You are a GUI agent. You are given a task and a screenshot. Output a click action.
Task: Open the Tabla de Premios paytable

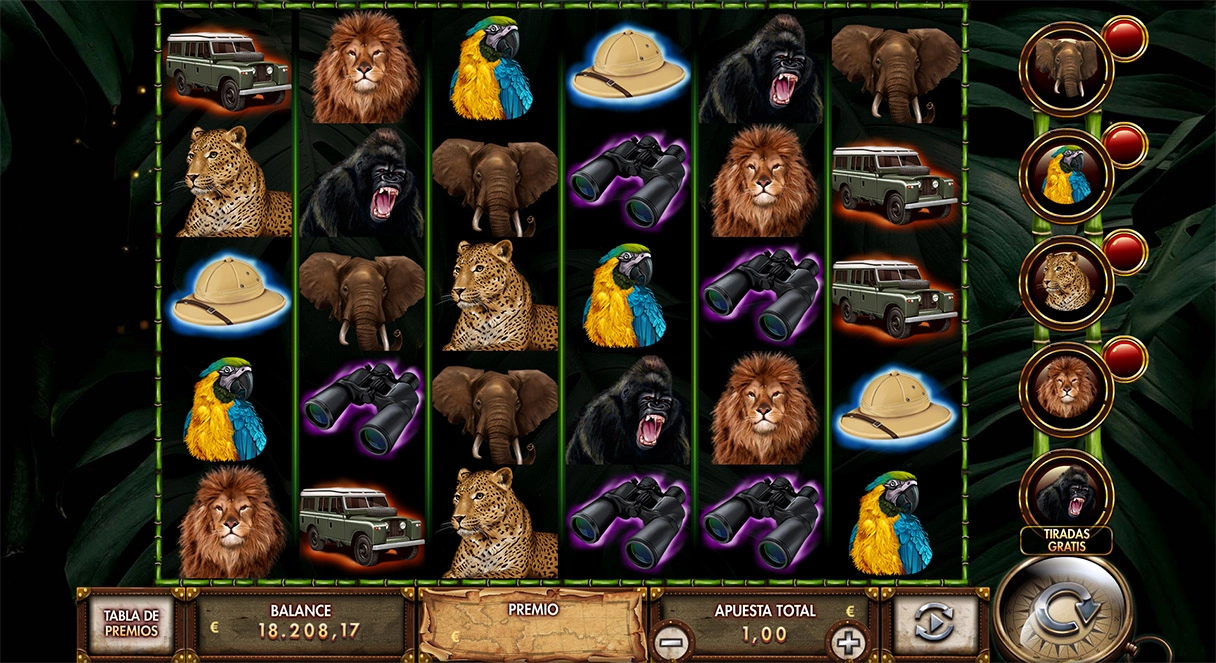click(131, 624)
